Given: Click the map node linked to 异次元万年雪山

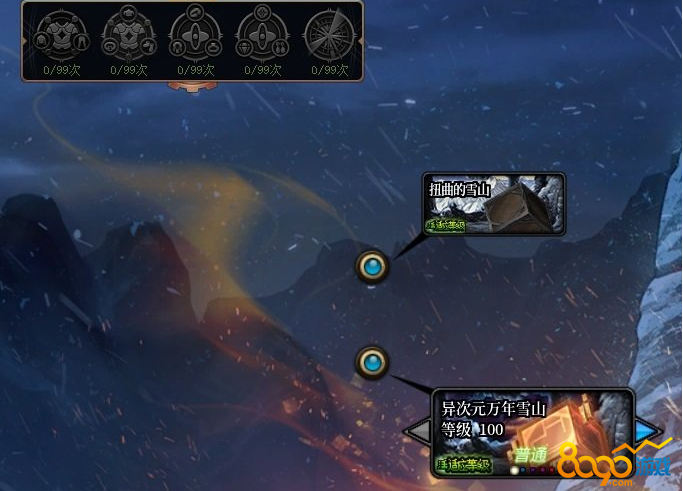Looking at the screenshot, I should click(x=373, y=361).
